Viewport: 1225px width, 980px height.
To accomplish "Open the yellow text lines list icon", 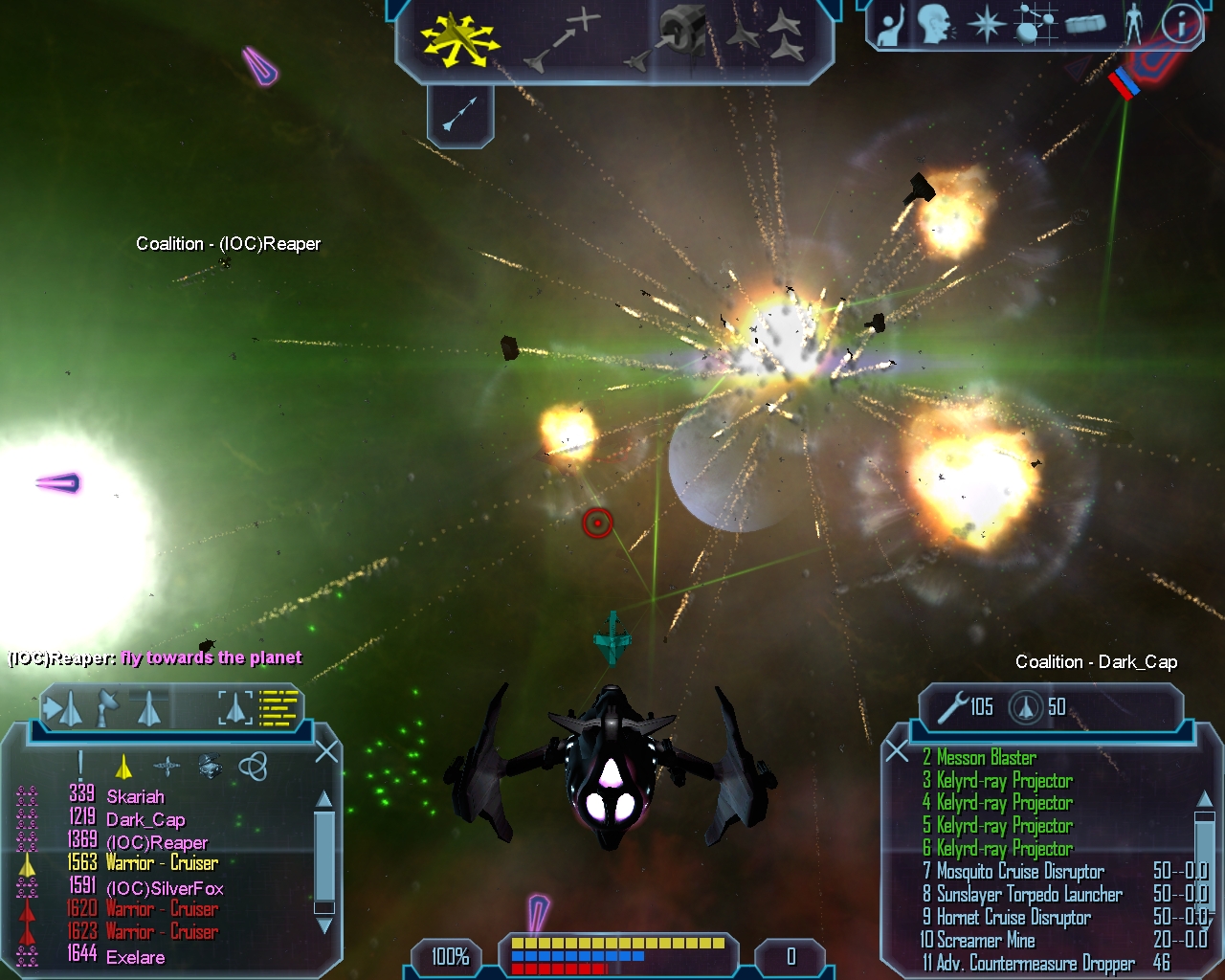I will (x=279, y=708).
